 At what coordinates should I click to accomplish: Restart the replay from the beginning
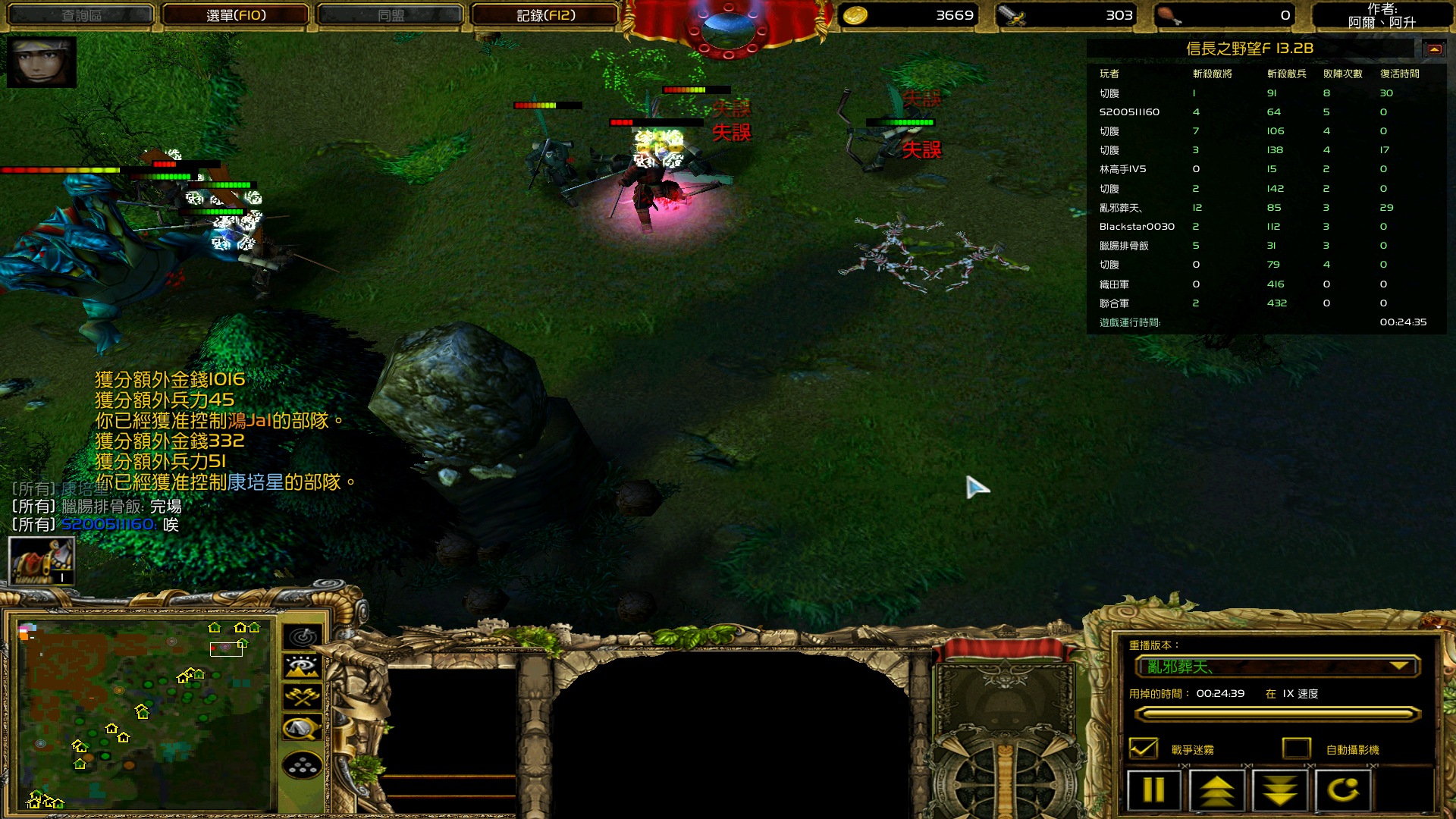point(1343,790)
